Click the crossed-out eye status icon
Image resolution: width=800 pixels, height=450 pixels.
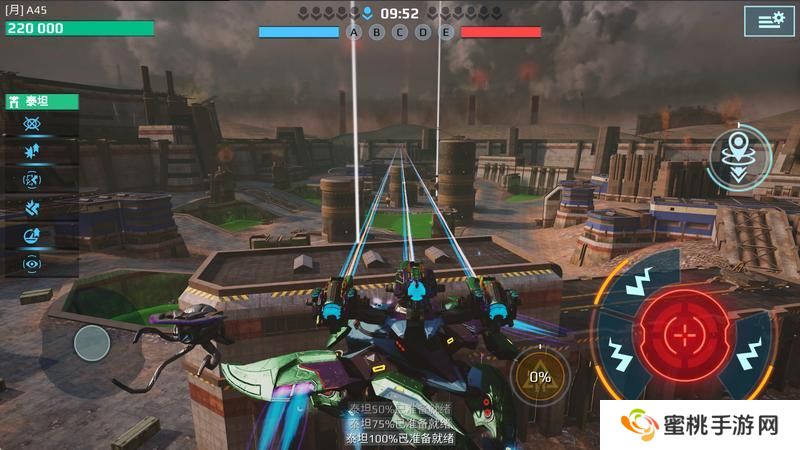pos(32,124)
